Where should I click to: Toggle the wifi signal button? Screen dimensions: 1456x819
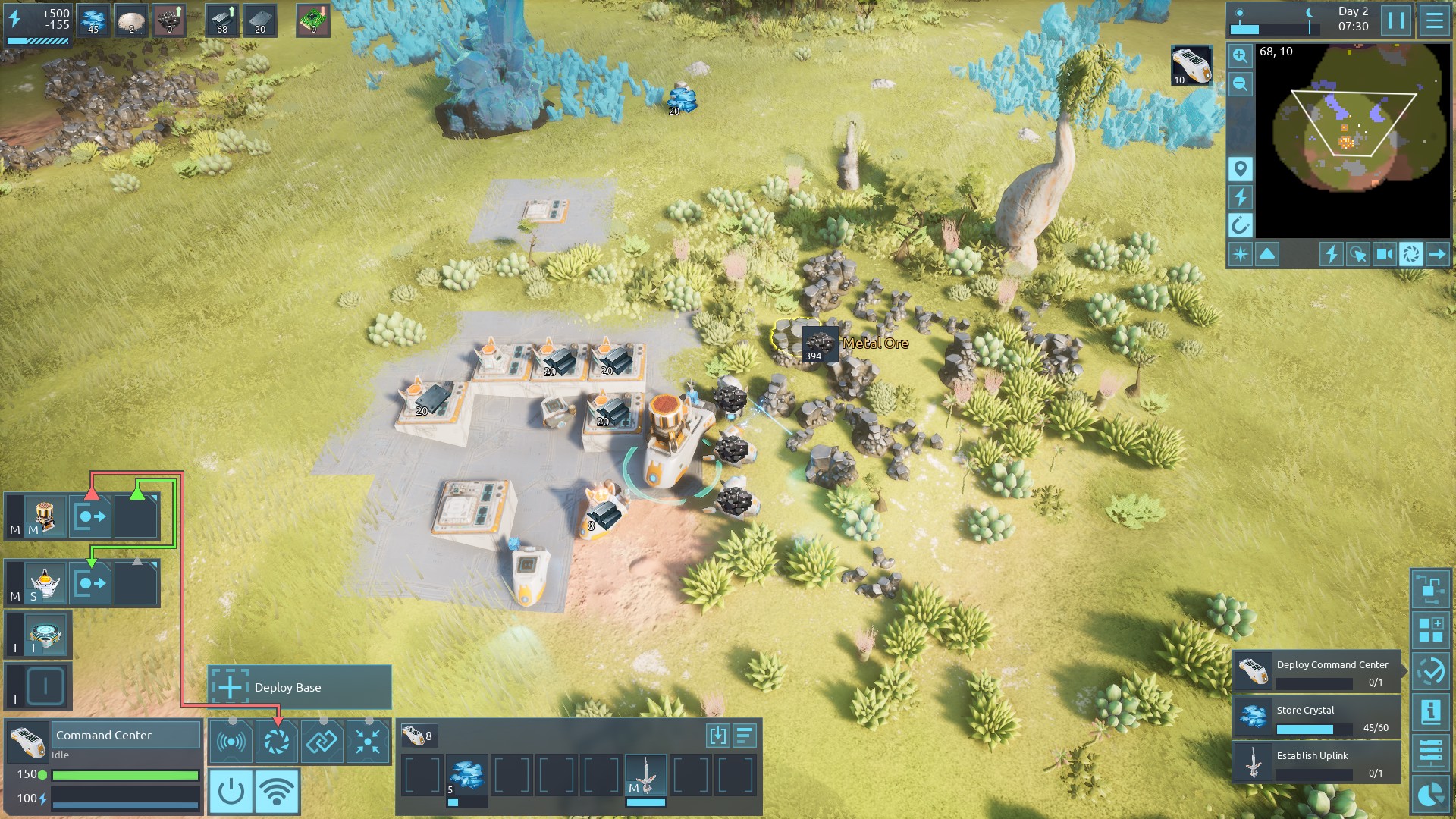277,791
